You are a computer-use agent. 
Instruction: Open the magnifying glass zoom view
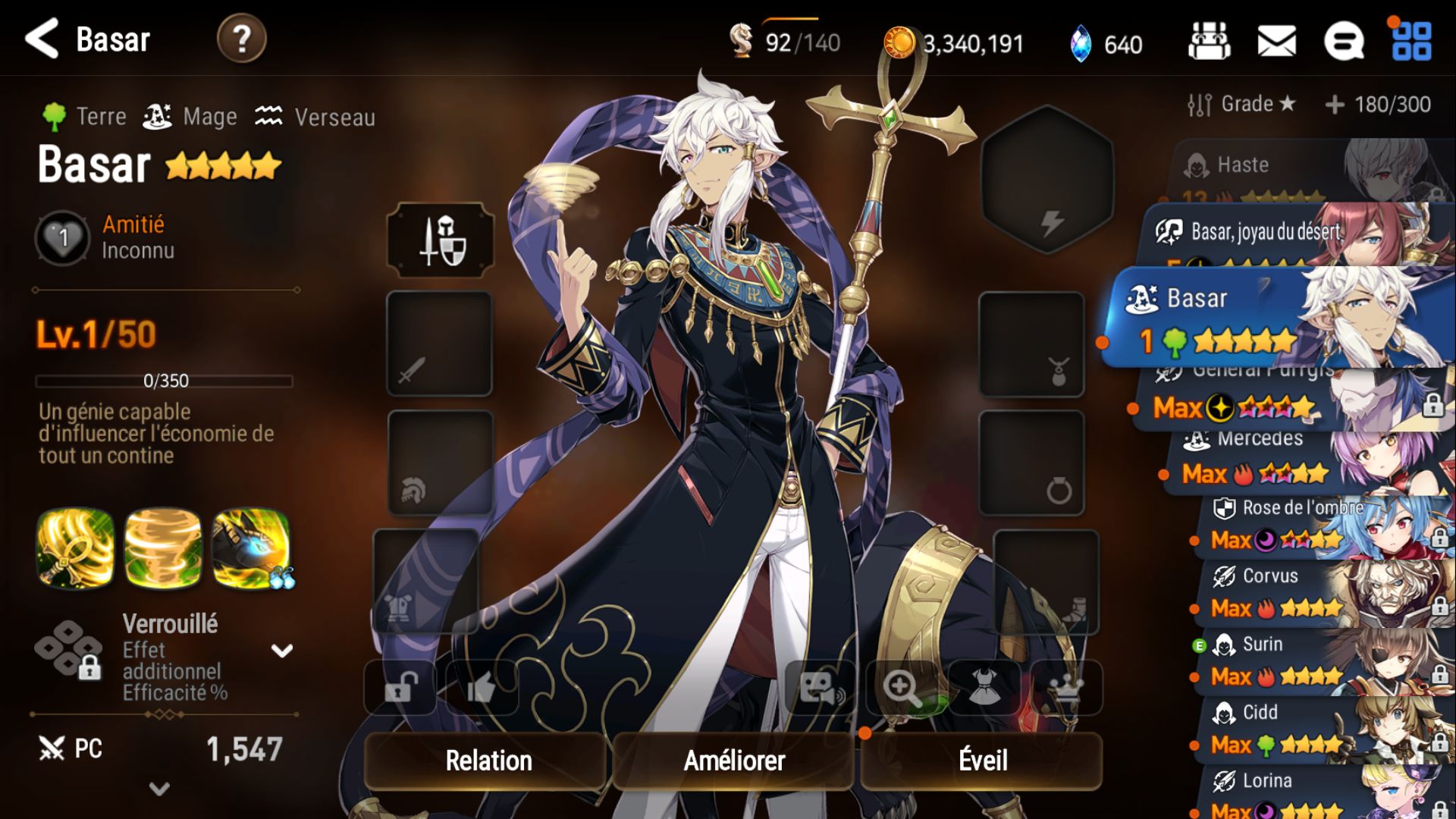point(902,688)
